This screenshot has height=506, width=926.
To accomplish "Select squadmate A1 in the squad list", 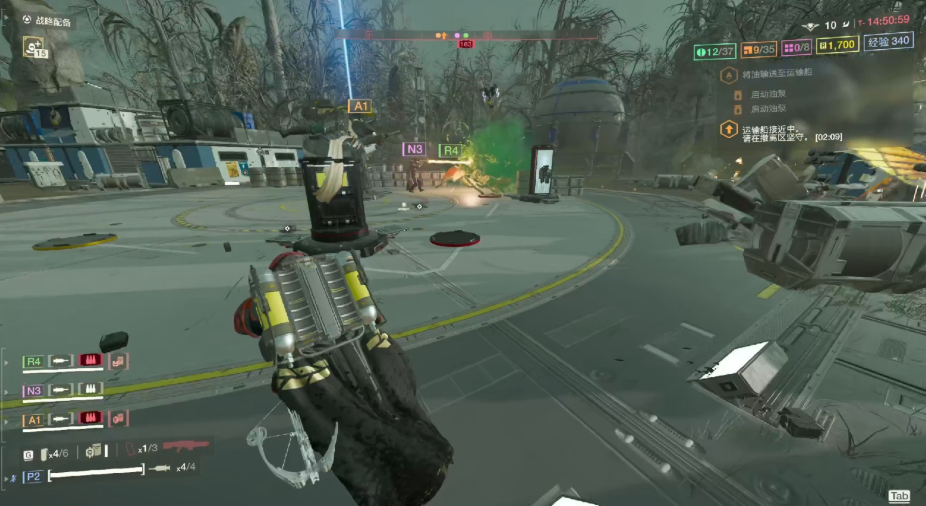I will click(x=33, y=419).
